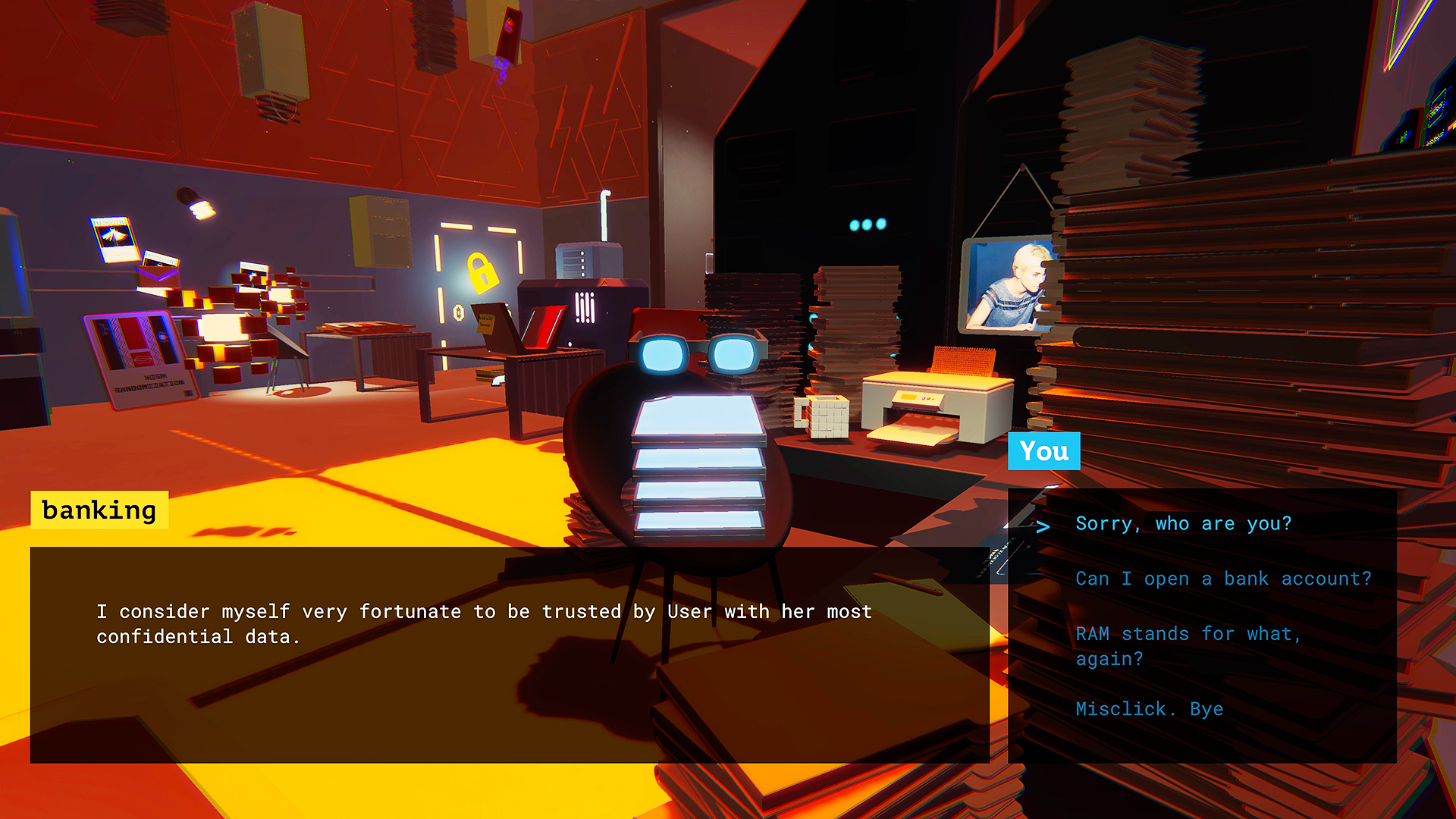Select "RAM stands for what, again?" reply
The image size is (1456, 819).
(1188, 646)
